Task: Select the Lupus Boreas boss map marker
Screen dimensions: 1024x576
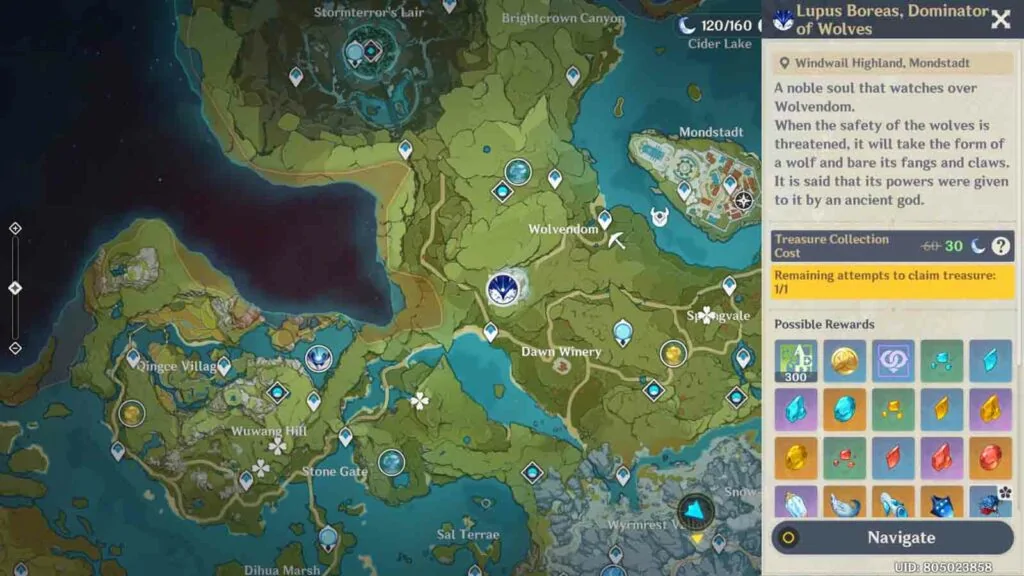Action: [x=504, y=289]
